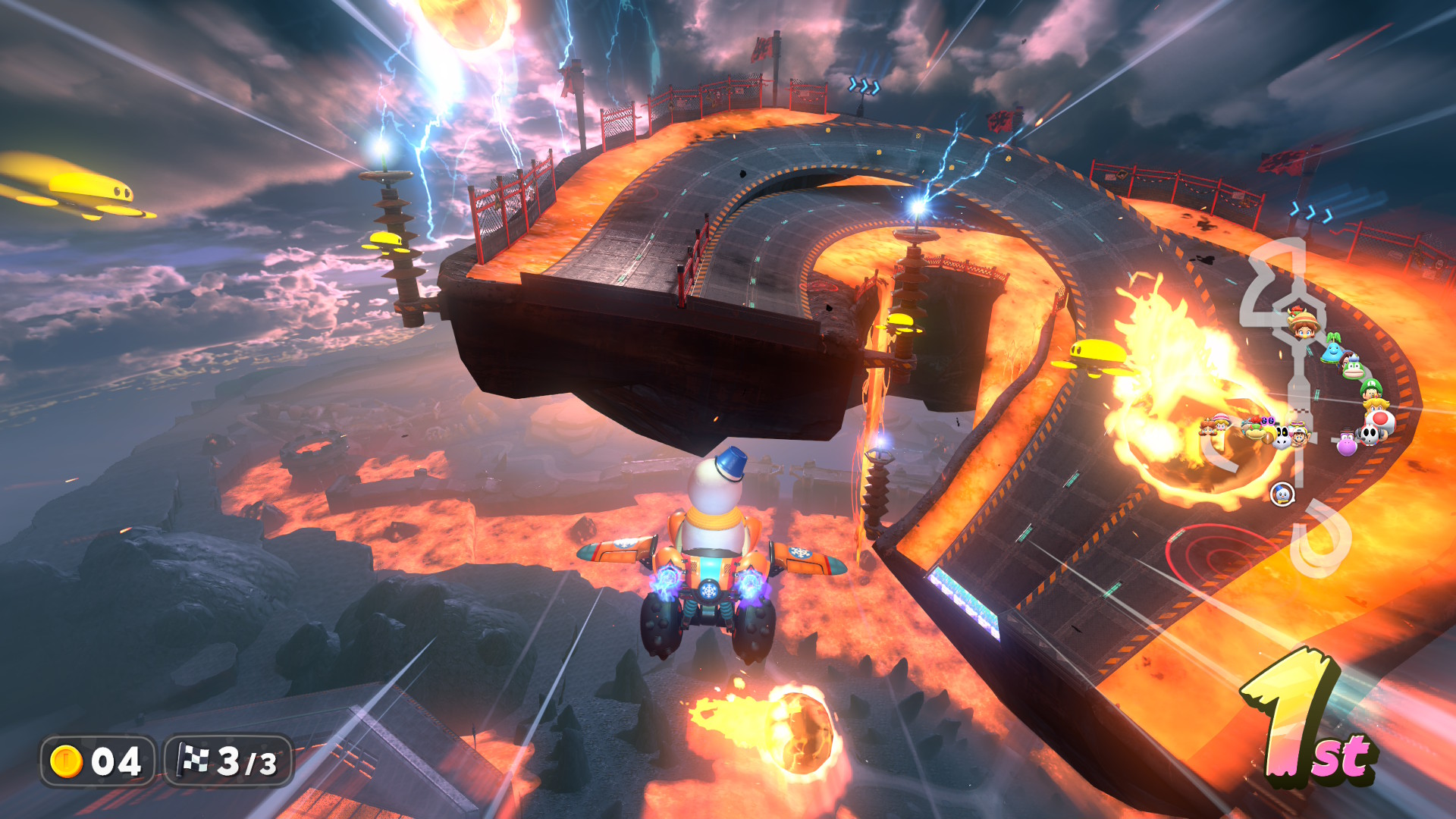
Task: Select the circled Snowman player marker on the minimap
Action: (1282, 494)
